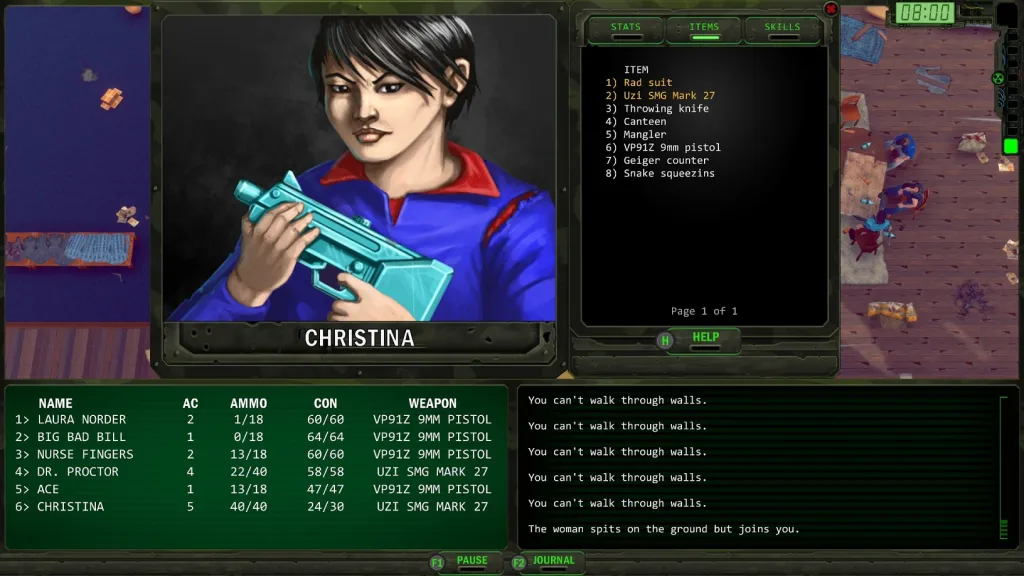Choose the Snake squeezins item
Image resolution: width=1024 pixels, height=576 pixels.
(668, 174)
